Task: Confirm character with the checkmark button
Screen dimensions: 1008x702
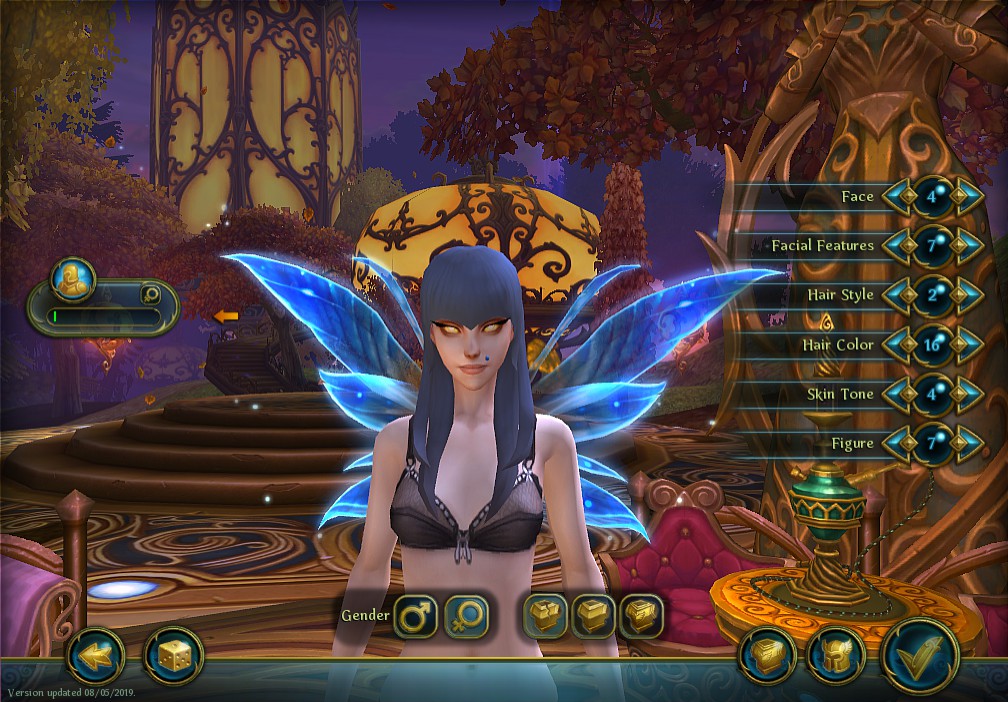Action: tap(919, 655)
